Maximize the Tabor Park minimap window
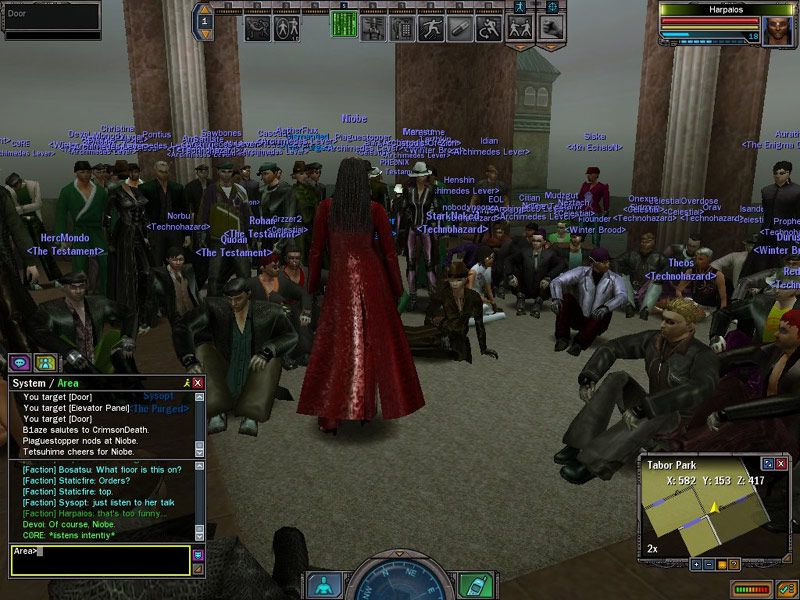Viewport: 800px width, 600px height. click(768, 464)
